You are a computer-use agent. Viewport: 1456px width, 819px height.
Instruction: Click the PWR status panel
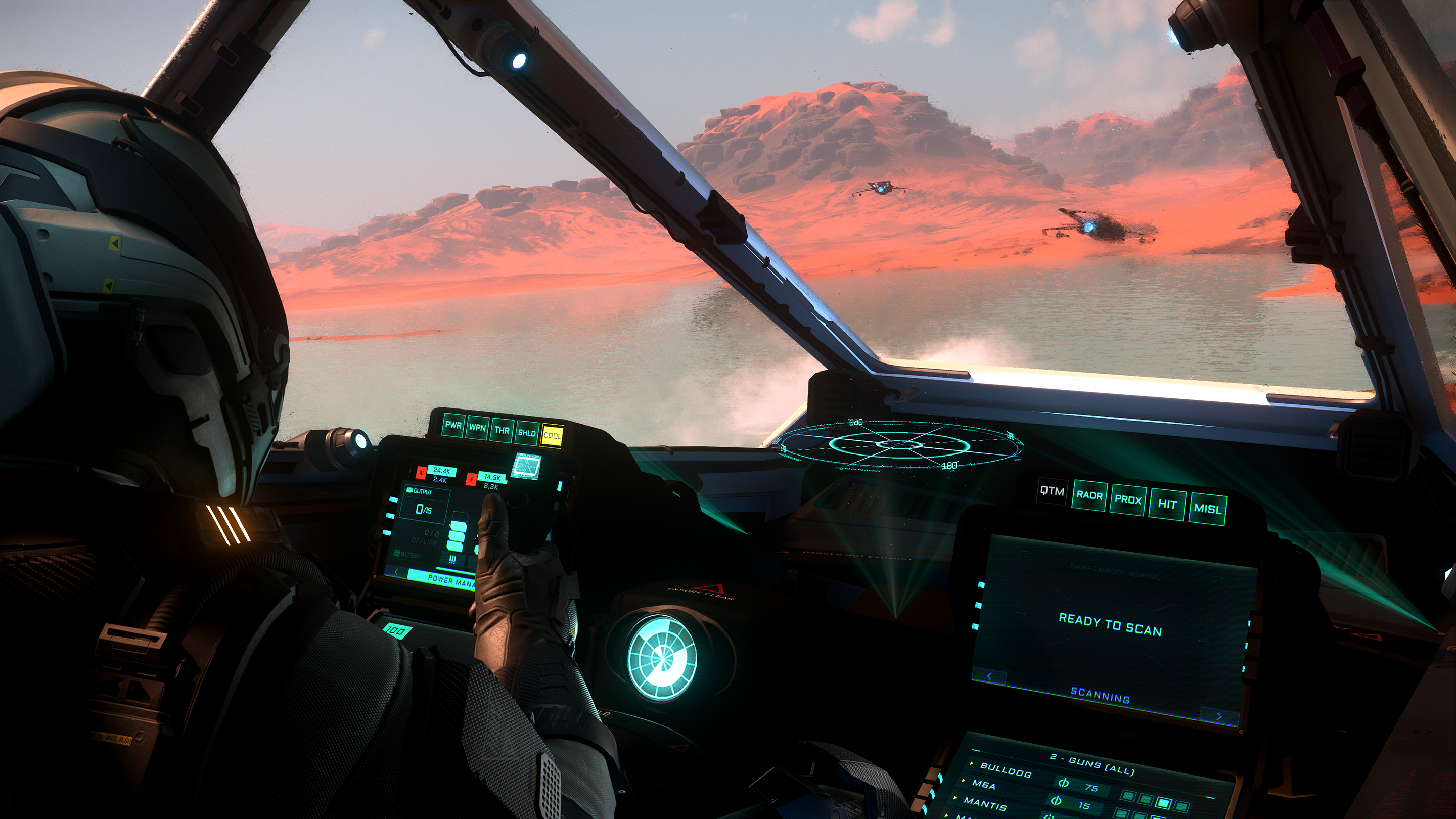pos(453,426)
